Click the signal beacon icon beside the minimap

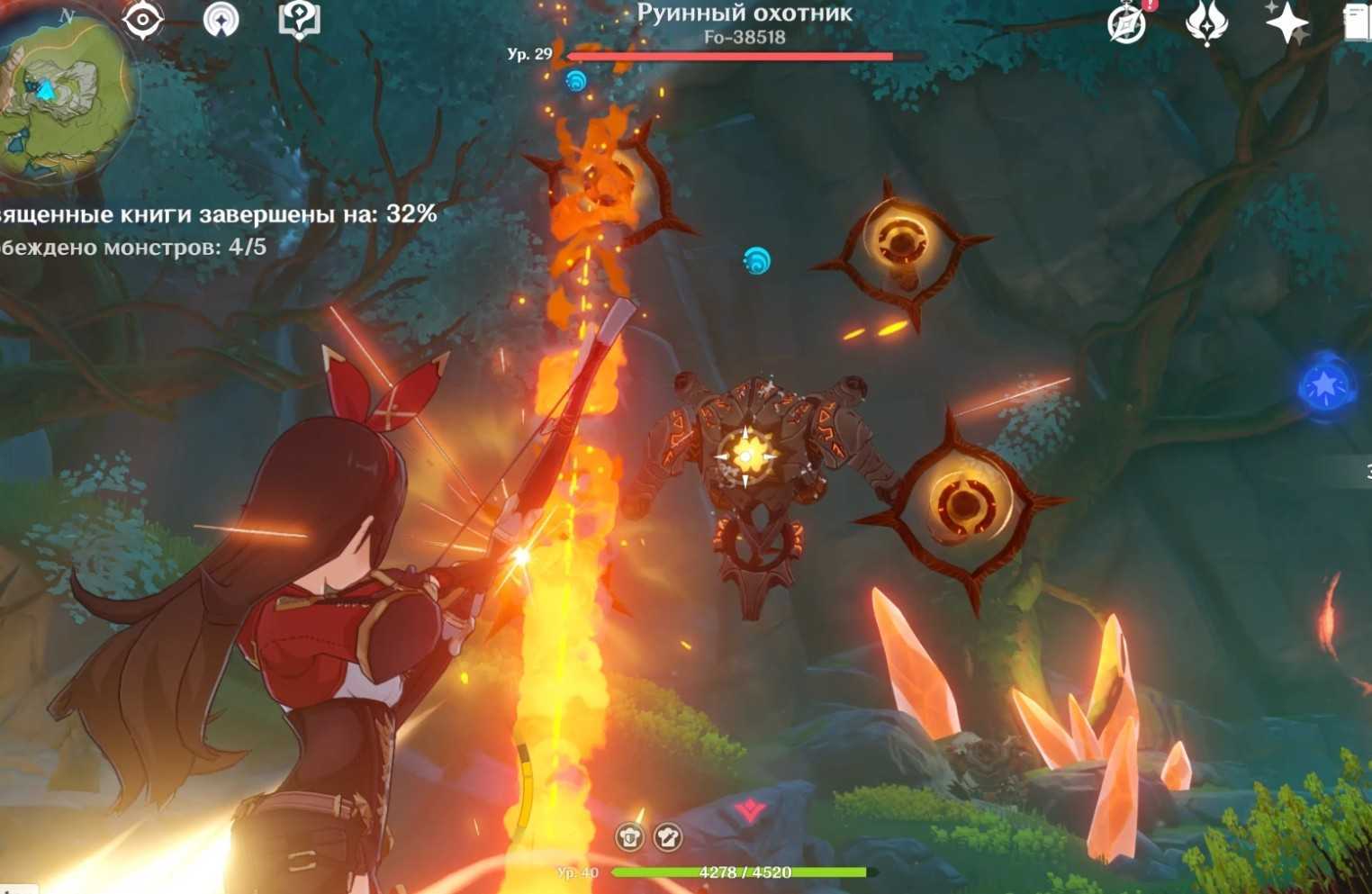(221, 19)
